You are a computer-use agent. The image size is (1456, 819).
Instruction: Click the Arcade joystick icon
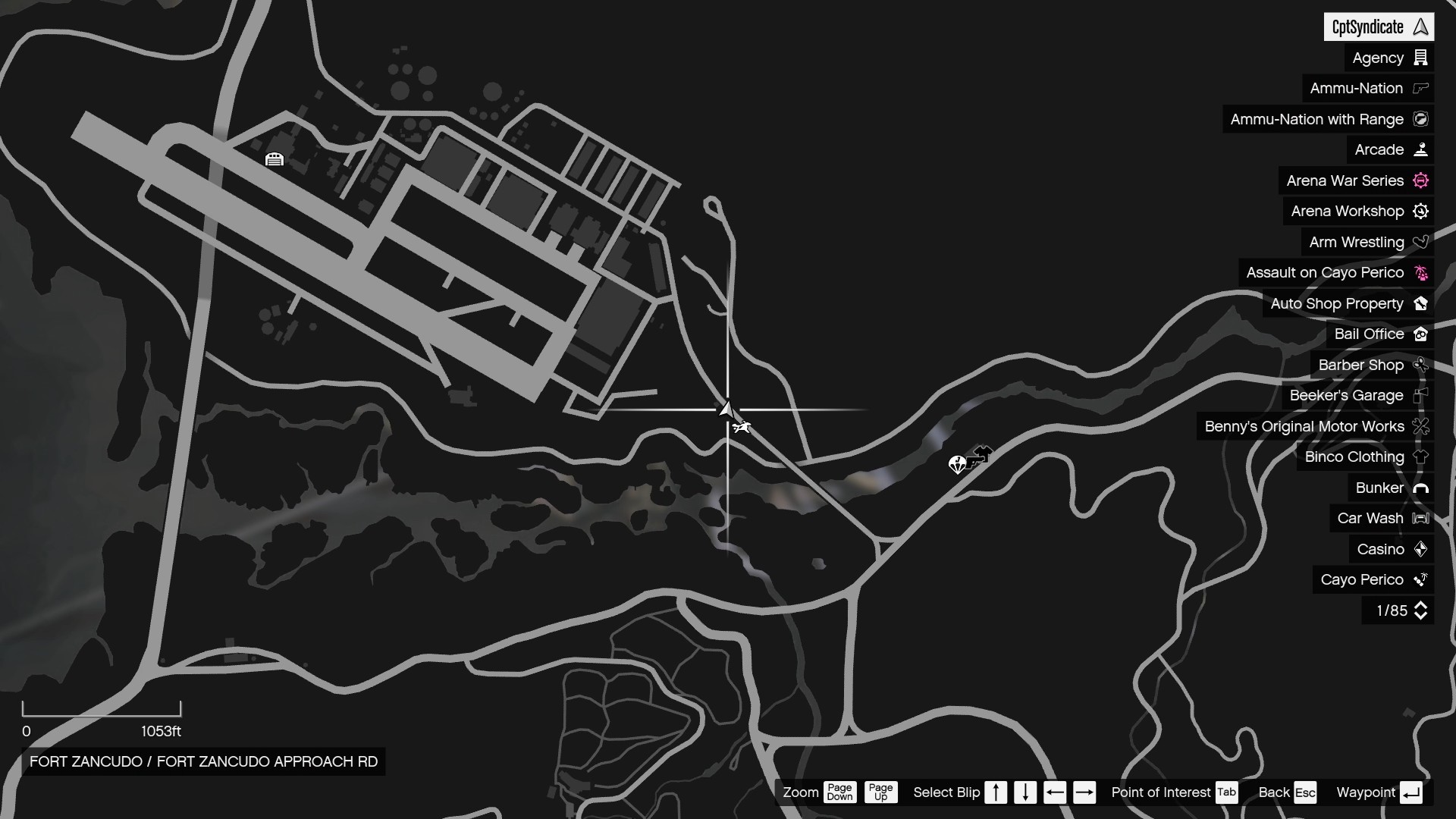coord(1420,149)
